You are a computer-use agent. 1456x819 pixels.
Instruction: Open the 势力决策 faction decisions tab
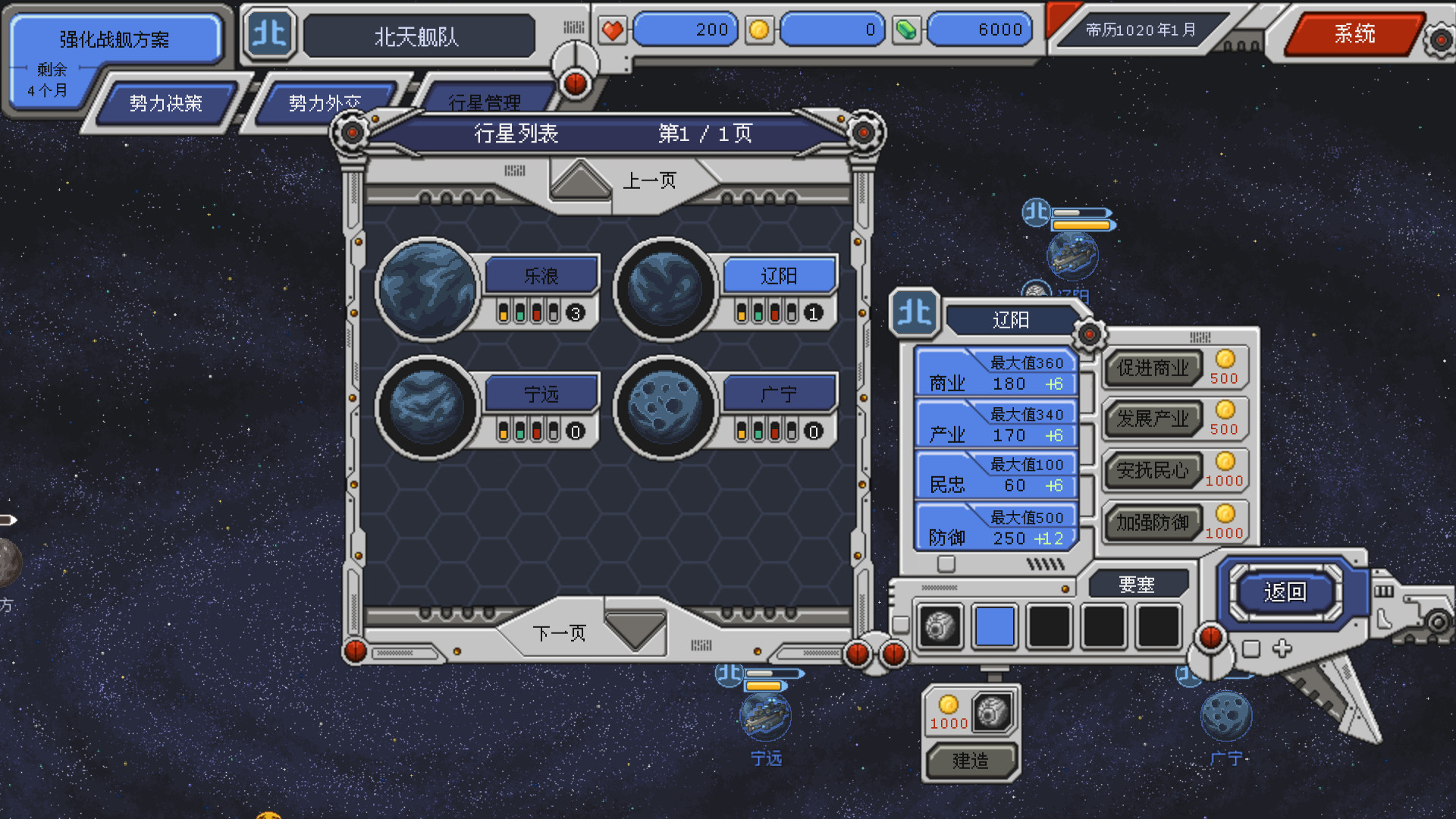pos(165,103)
